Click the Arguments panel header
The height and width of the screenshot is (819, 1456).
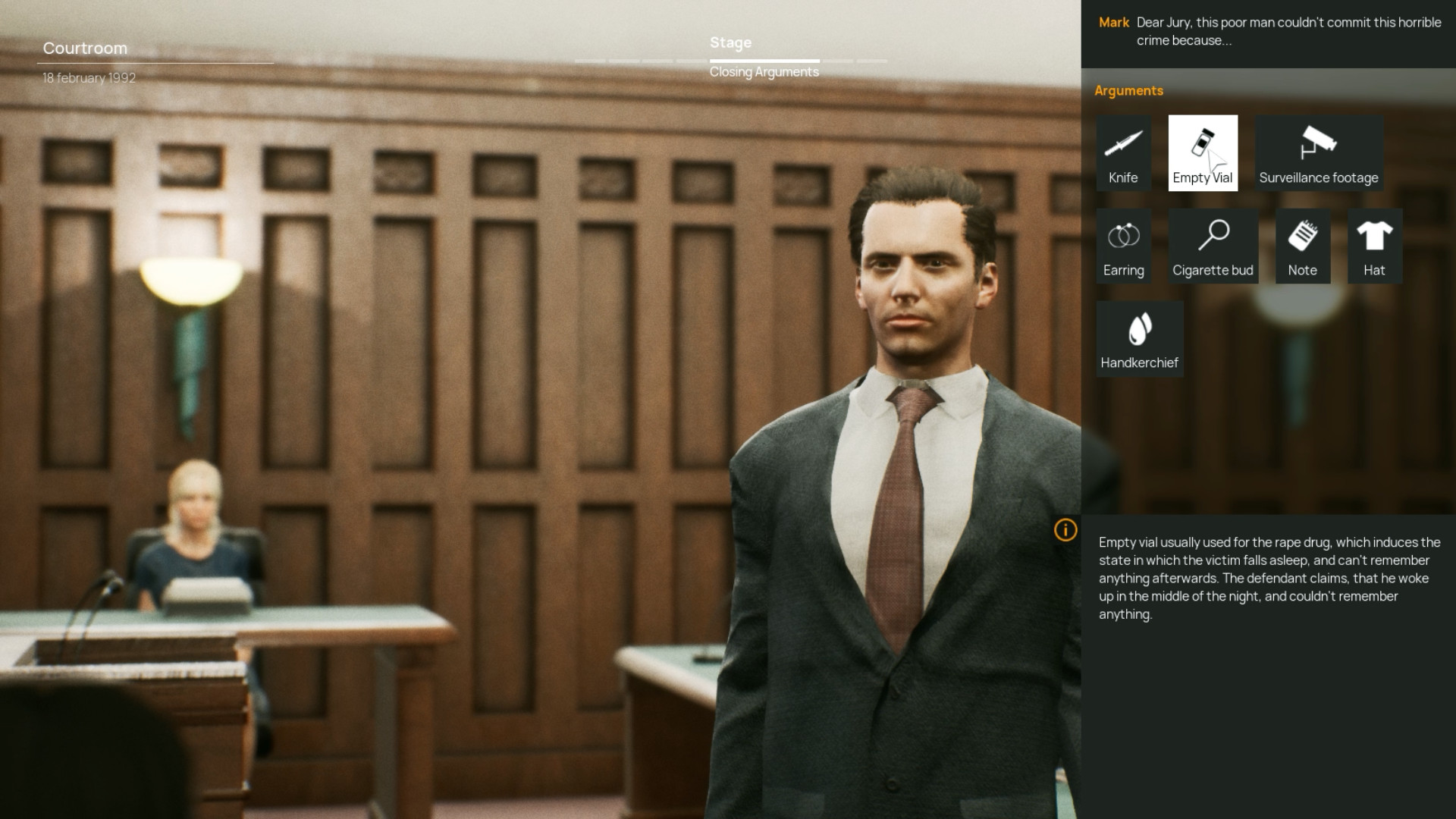coord(1129,90)
